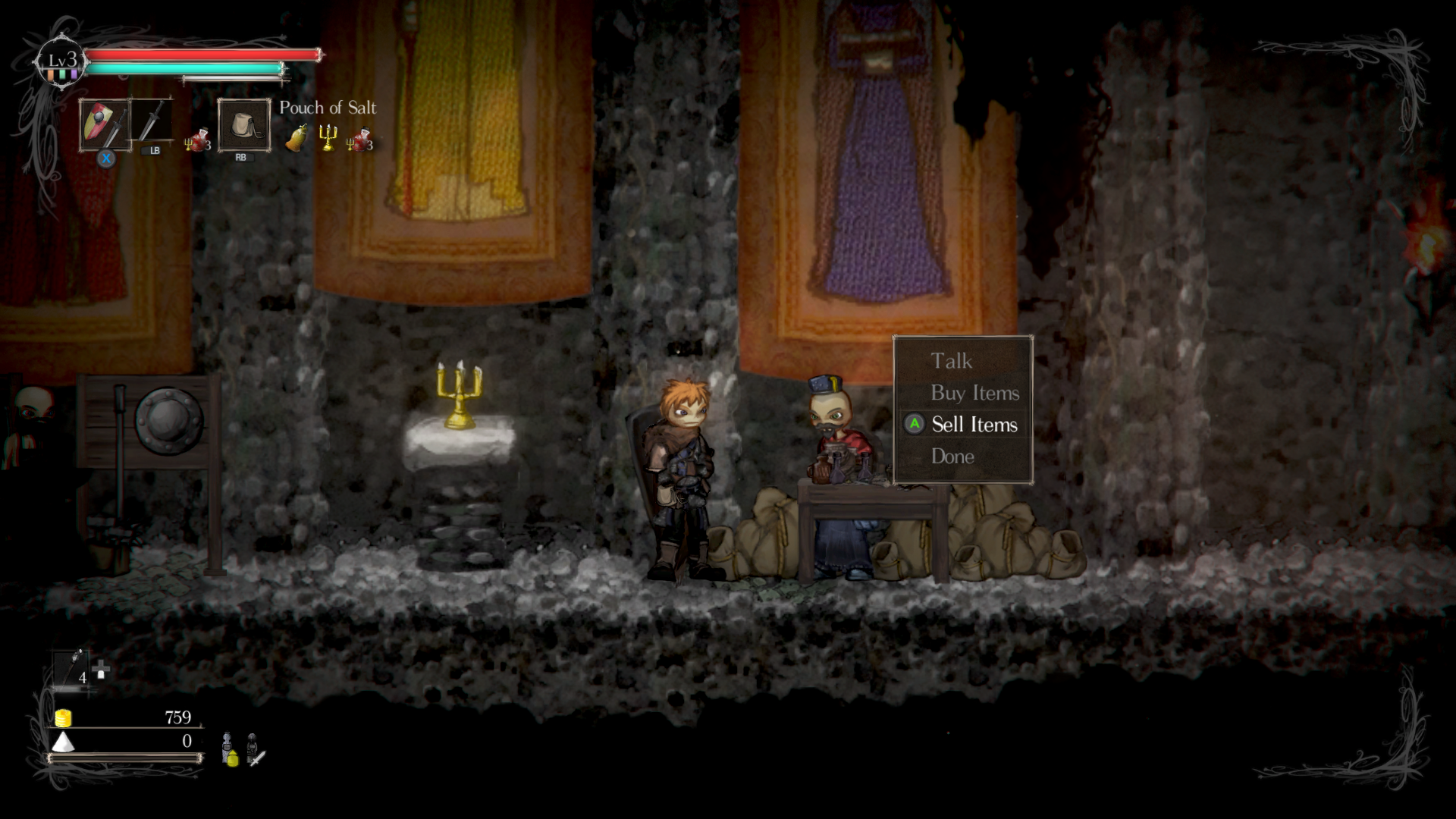Choose the golden candelabra item icon
The image size is (1456, 819).
tap(328, 138)
